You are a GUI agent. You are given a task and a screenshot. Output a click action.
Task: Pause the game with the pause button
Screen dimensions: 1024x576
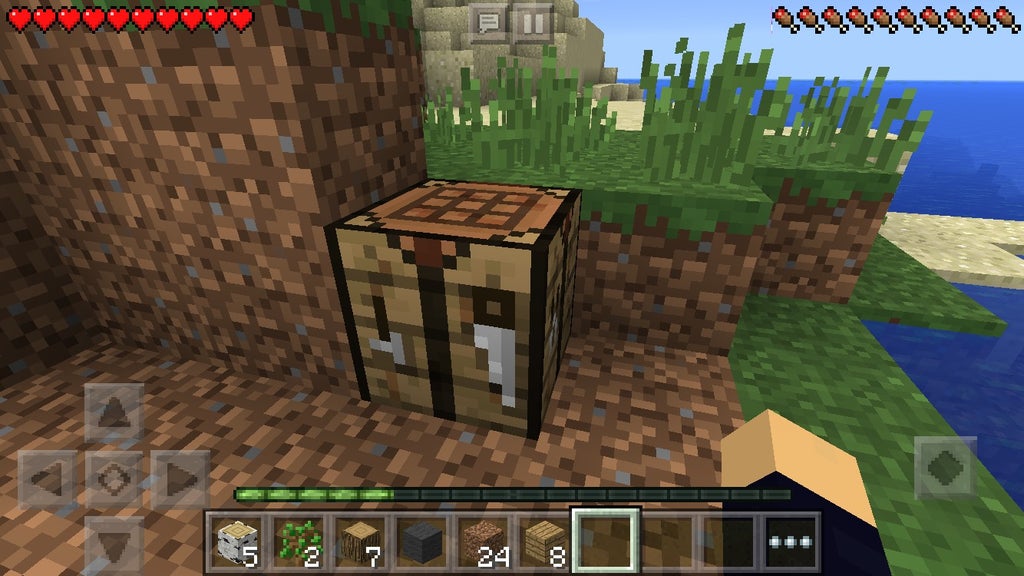point(534,22)
